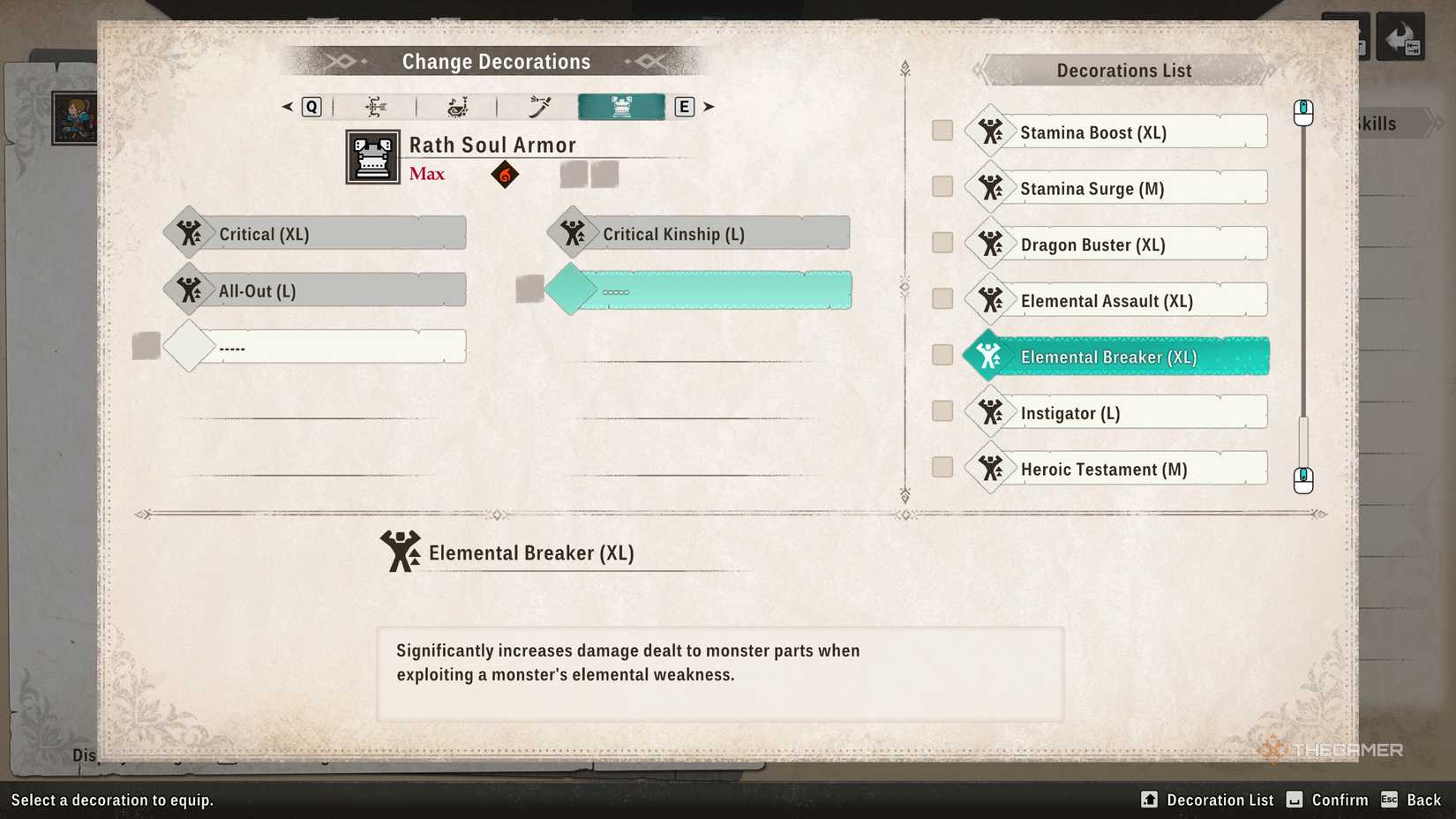
Task: Click the red rarity gem beside Max
Action: tap(504, 175)
